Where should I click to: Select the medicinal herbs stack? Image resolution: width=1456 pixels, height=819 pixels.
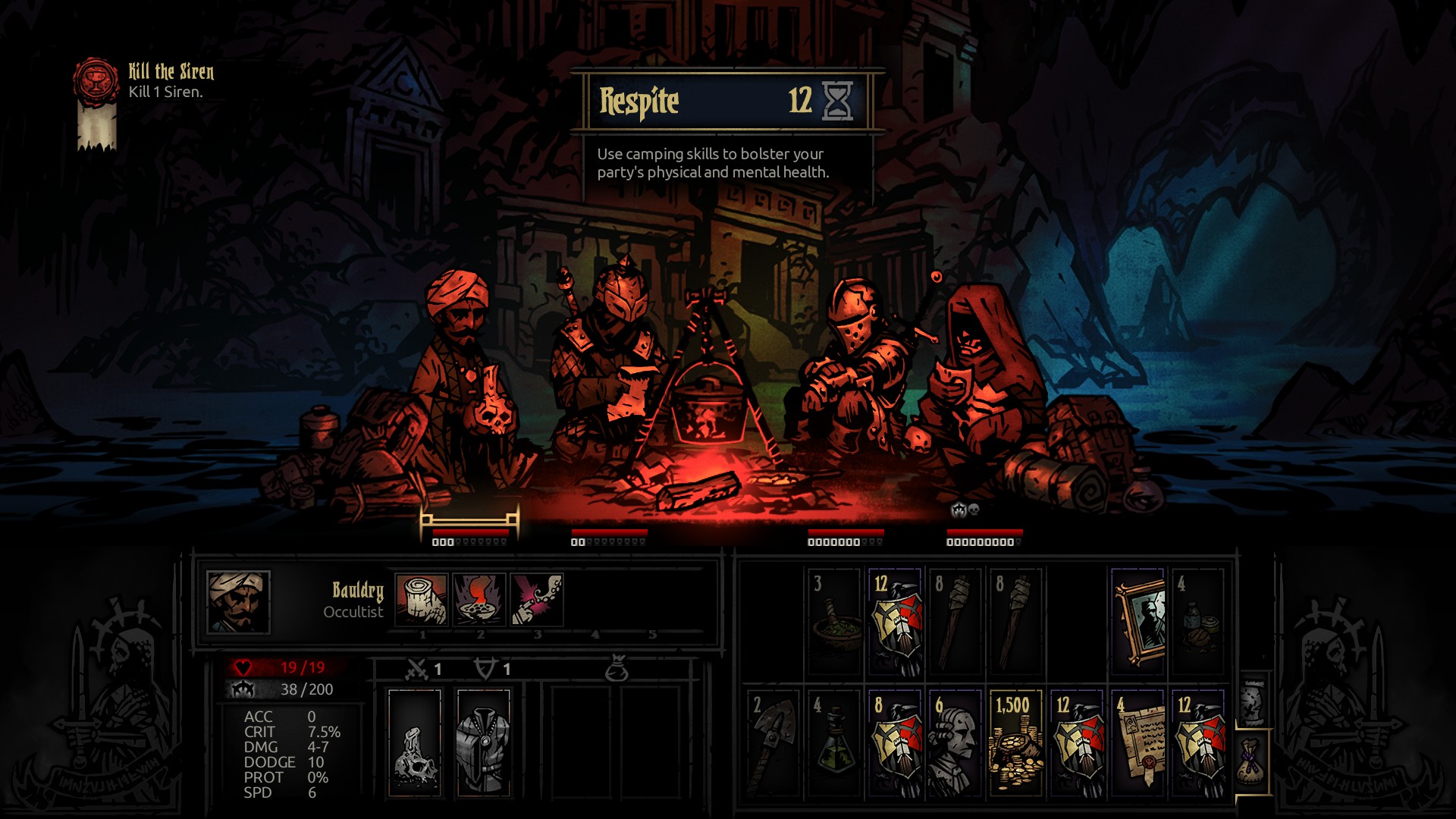tap(834, 622)
